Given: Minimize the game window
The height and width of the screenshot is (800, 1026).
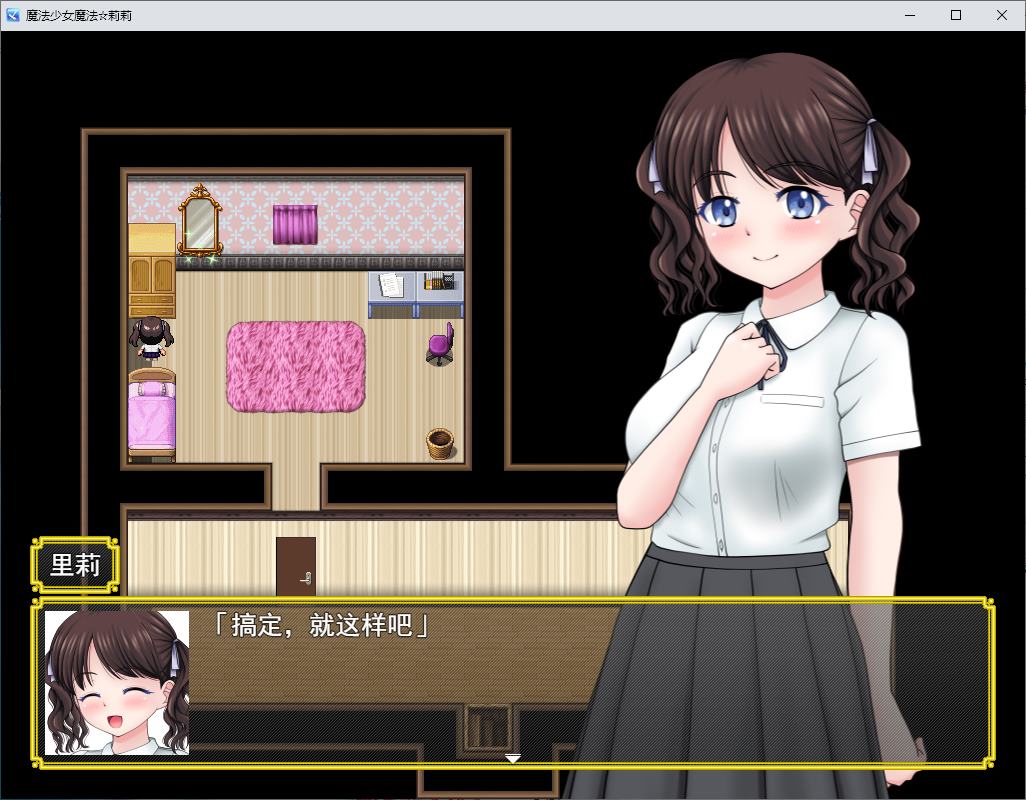Looking at the screenshot, I should pos(910,15).
